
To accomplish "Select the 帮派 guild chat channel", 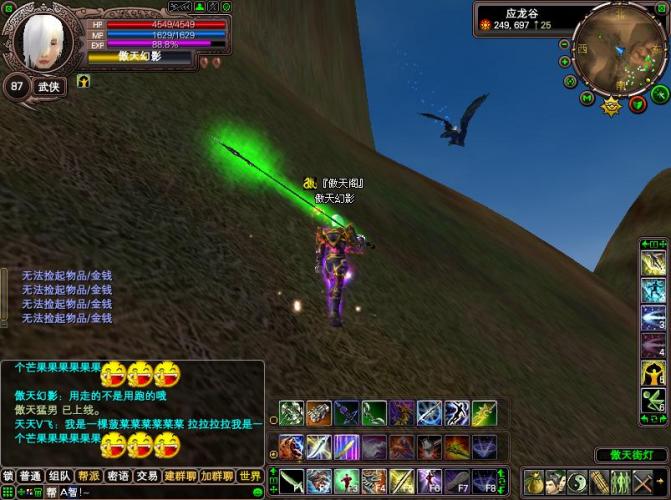I will [x=89, y=476].
